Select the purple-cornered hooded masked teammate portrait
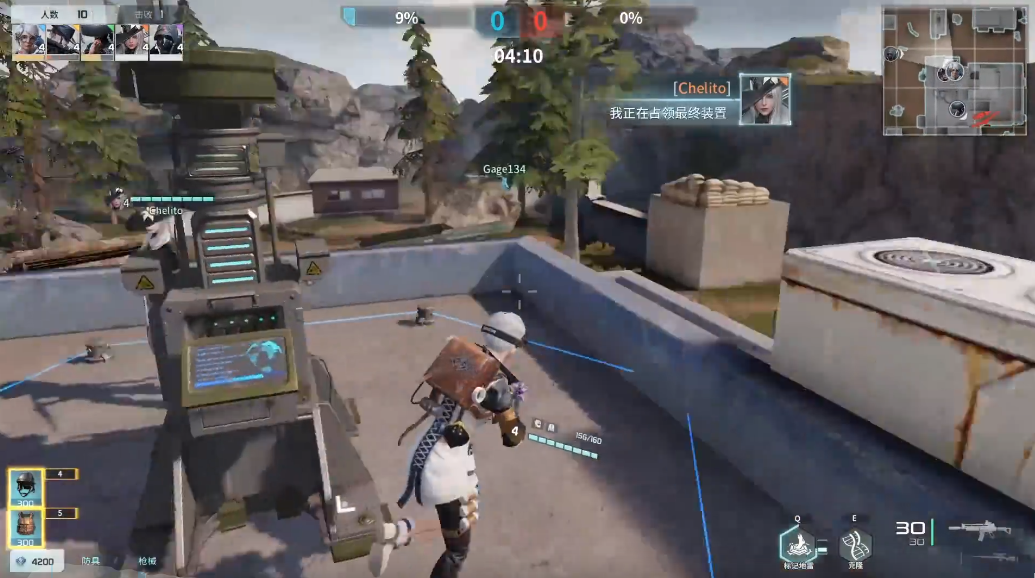1035x578 pixels. tap(166, 41)
